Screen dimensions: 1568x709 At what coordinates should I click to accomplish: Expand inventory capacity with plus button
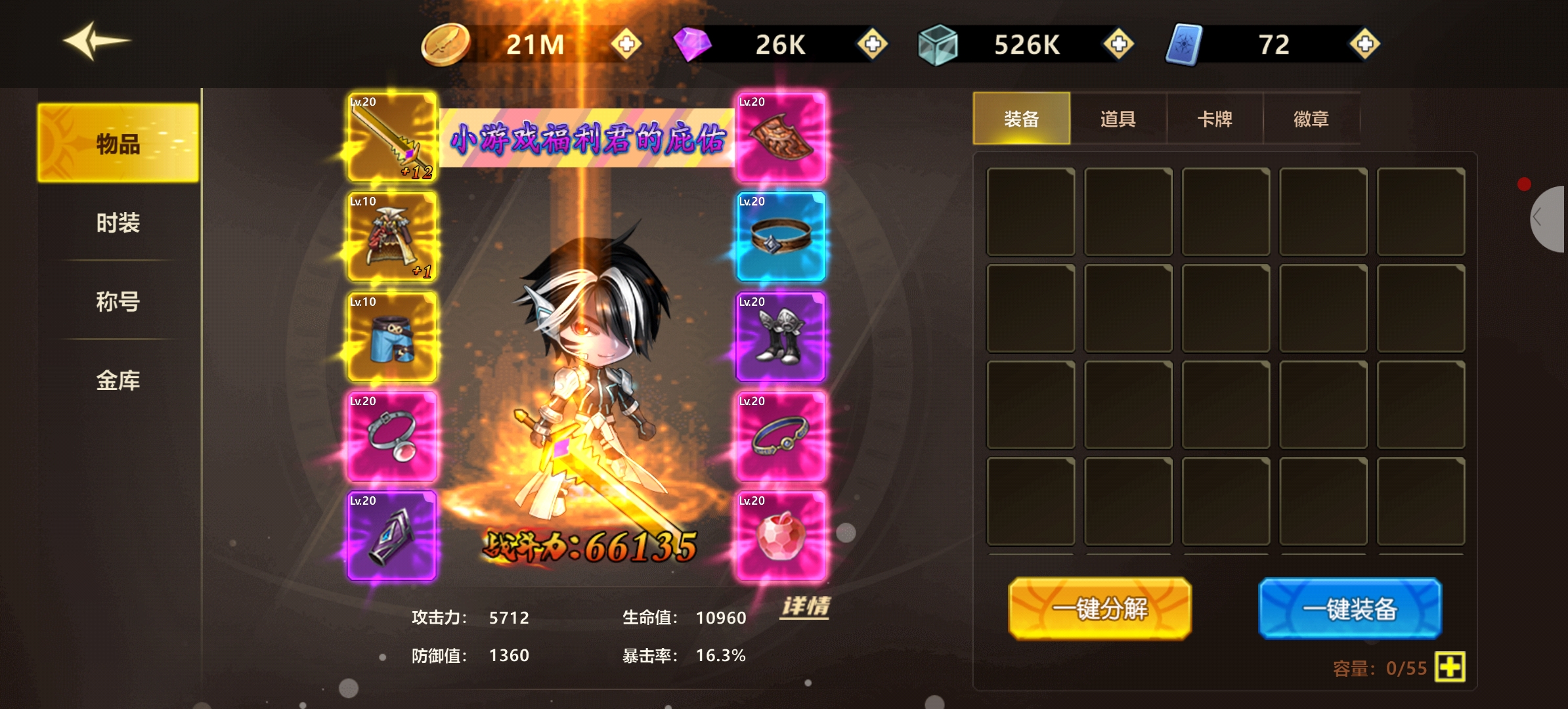tap(1450, 667)
